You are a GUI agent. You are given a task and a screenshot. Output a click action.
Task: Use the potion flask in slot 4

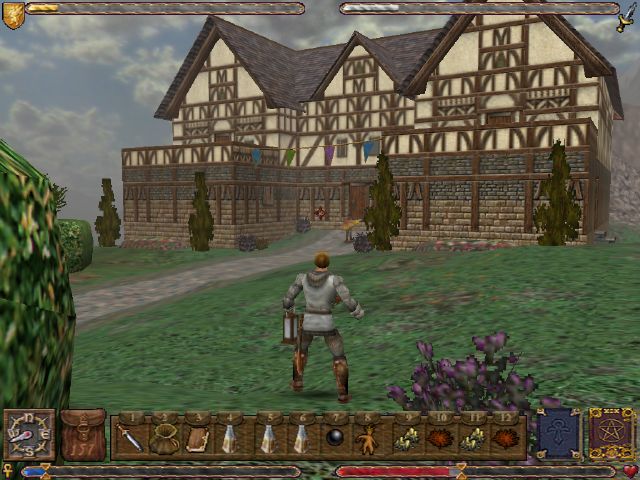pos(231,438)
